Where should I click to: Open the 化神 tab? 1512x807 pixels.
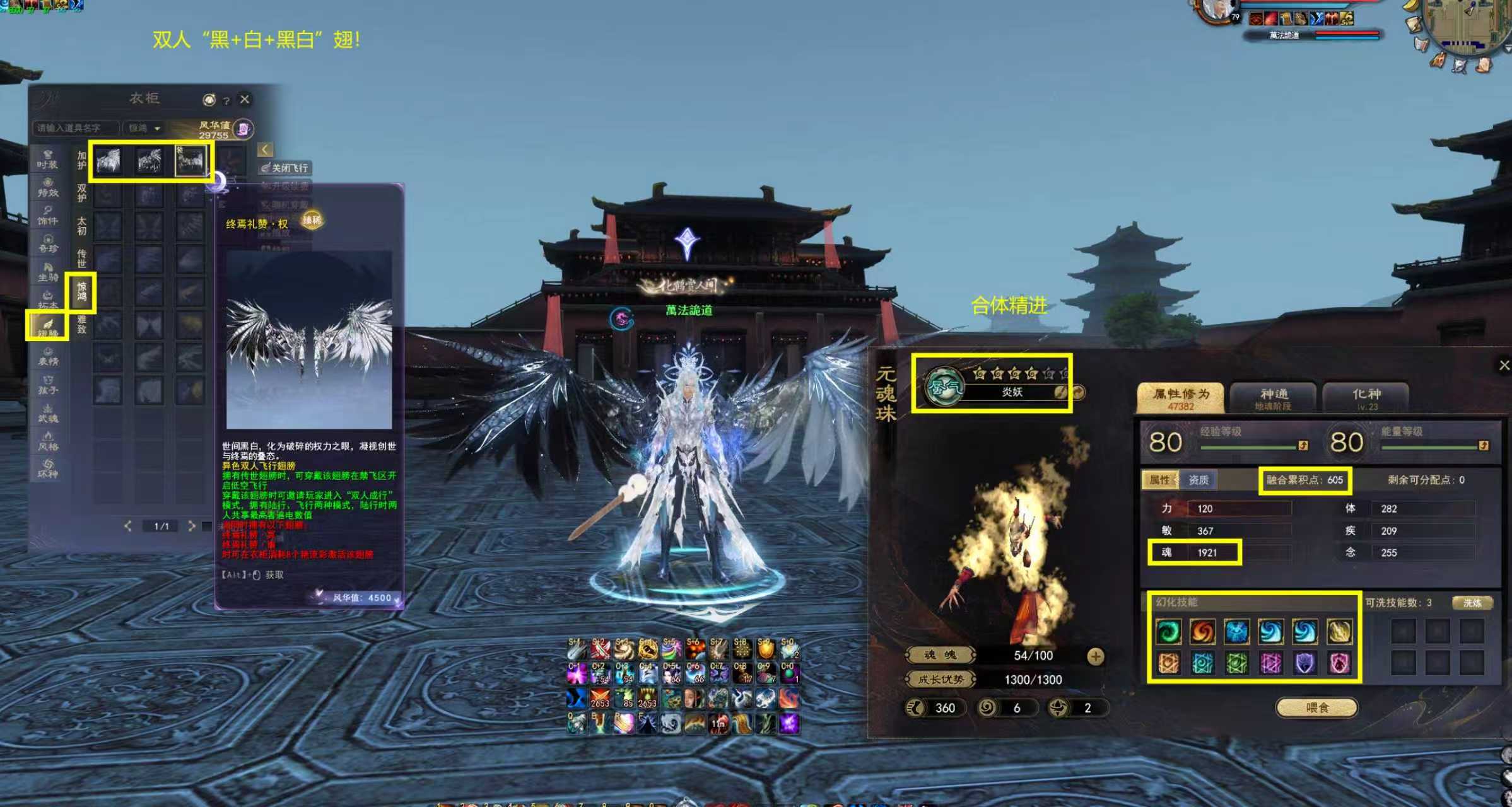coord(1366,397)
